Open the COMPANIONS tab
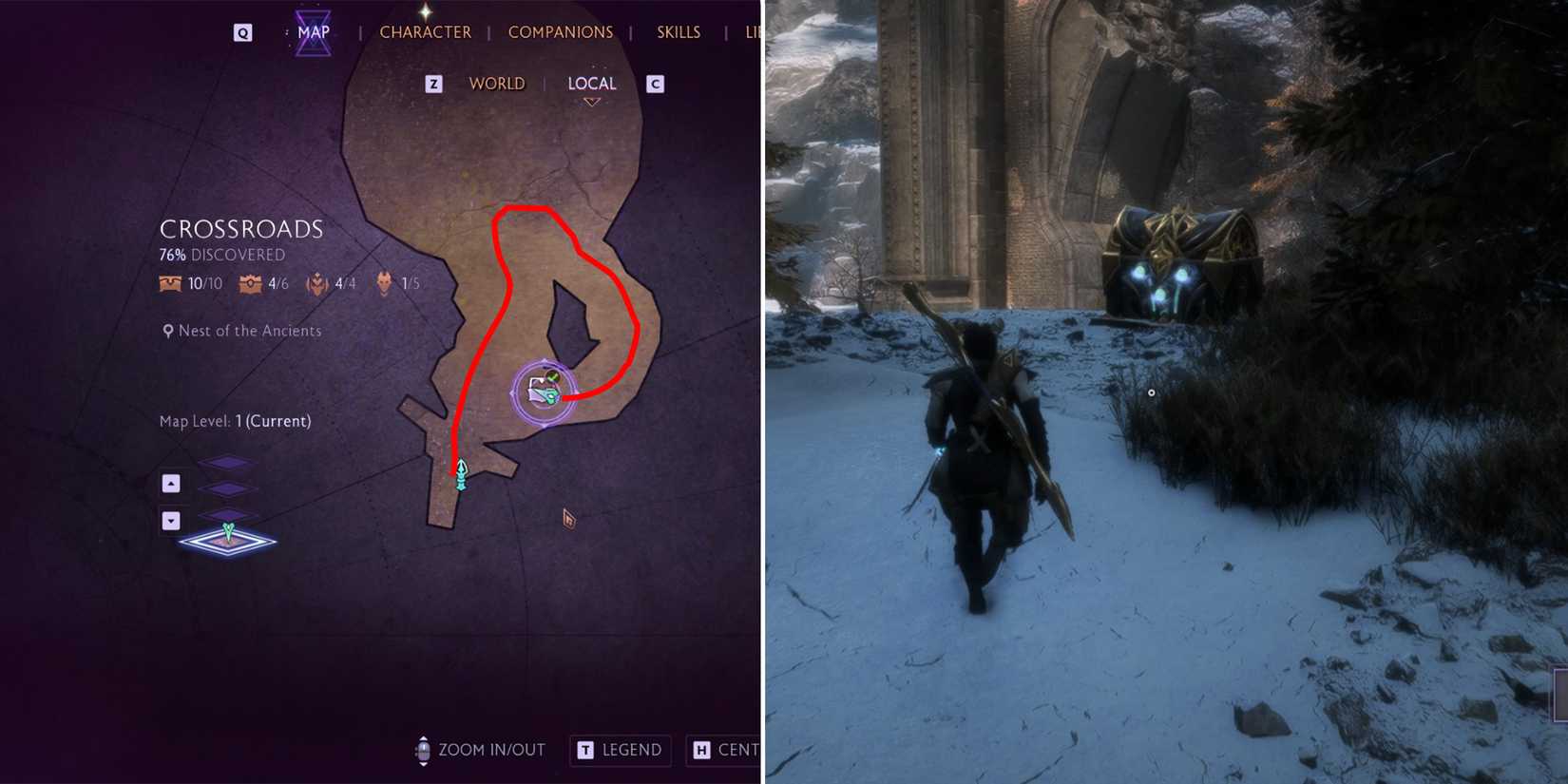This screenshot has width=1568, height=784. (x=561, y=31)
